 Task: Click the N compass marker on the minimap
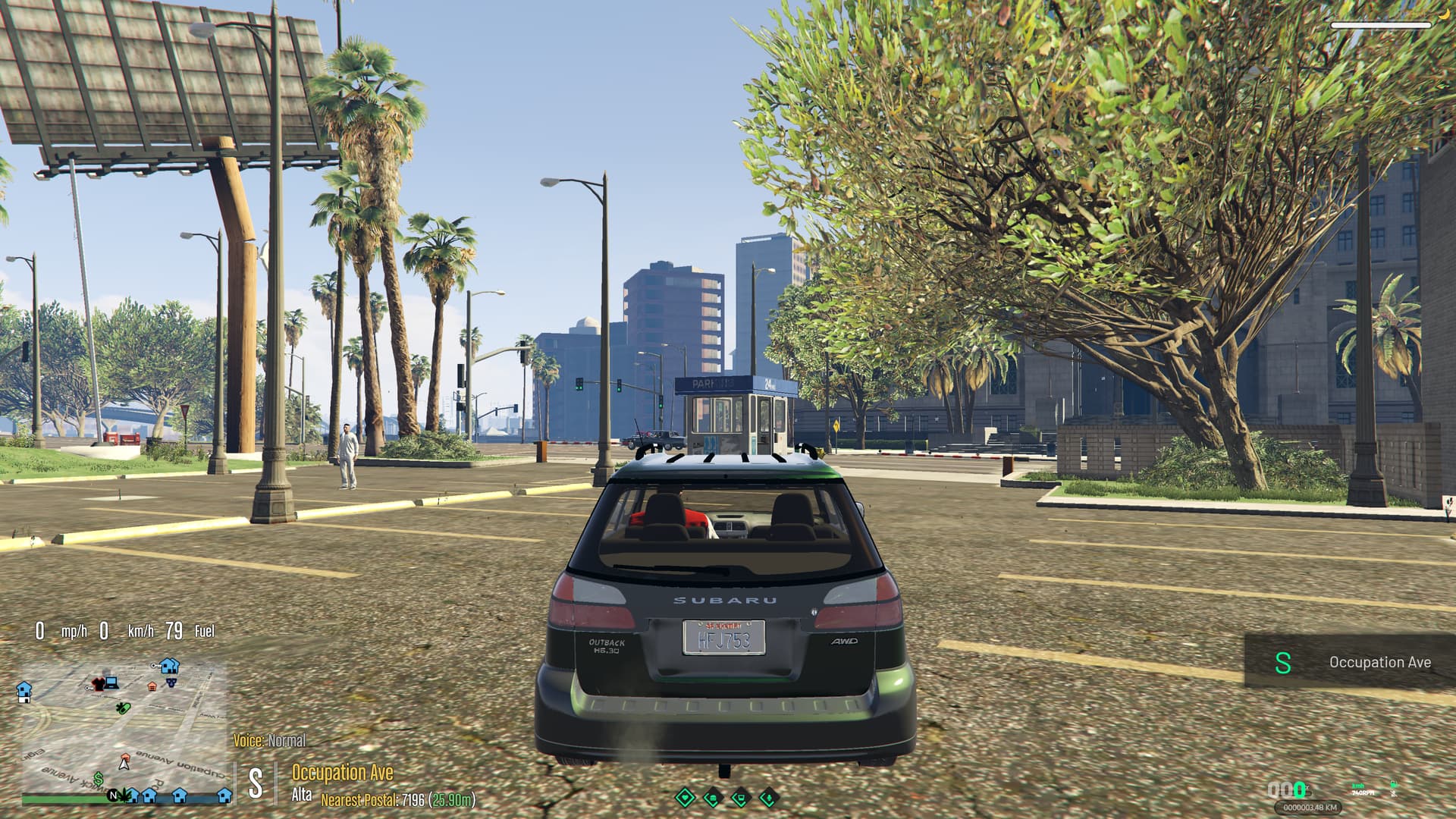114,795
